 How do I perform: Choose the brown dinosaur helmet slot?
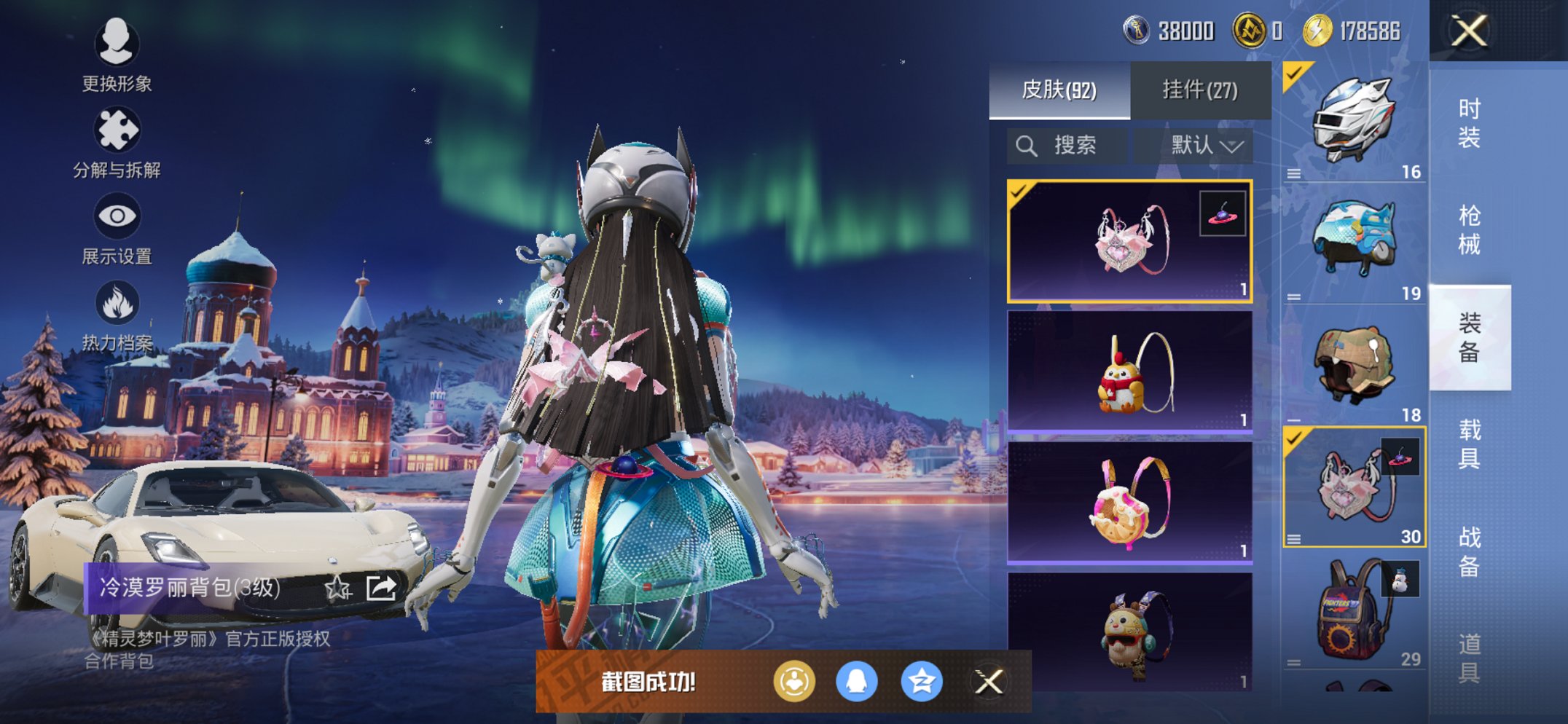pos(1354,364)
